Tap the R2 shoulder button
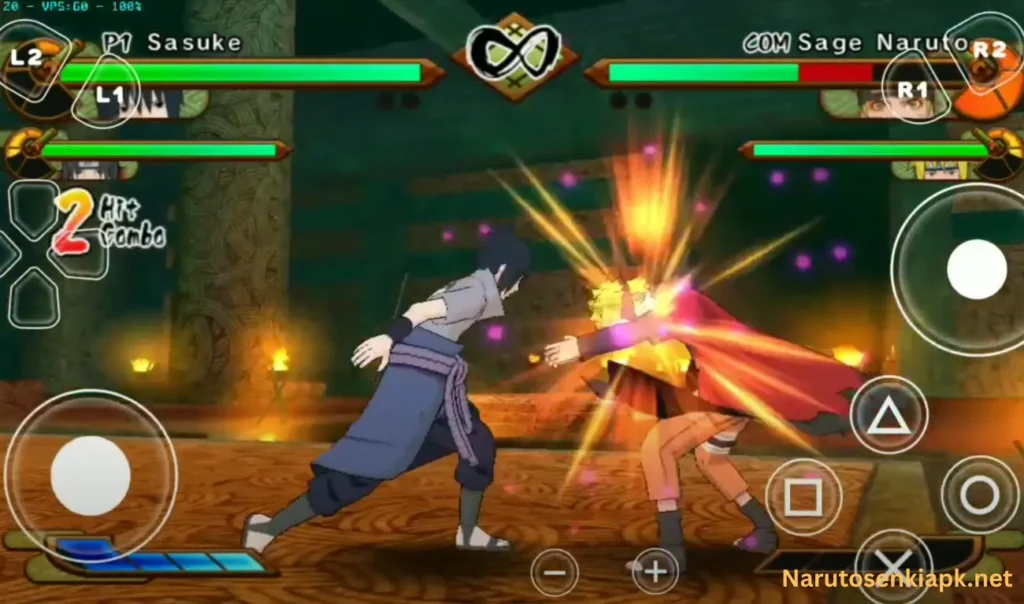The height and width of the screenshot is (604, 1024). (986, 50)
